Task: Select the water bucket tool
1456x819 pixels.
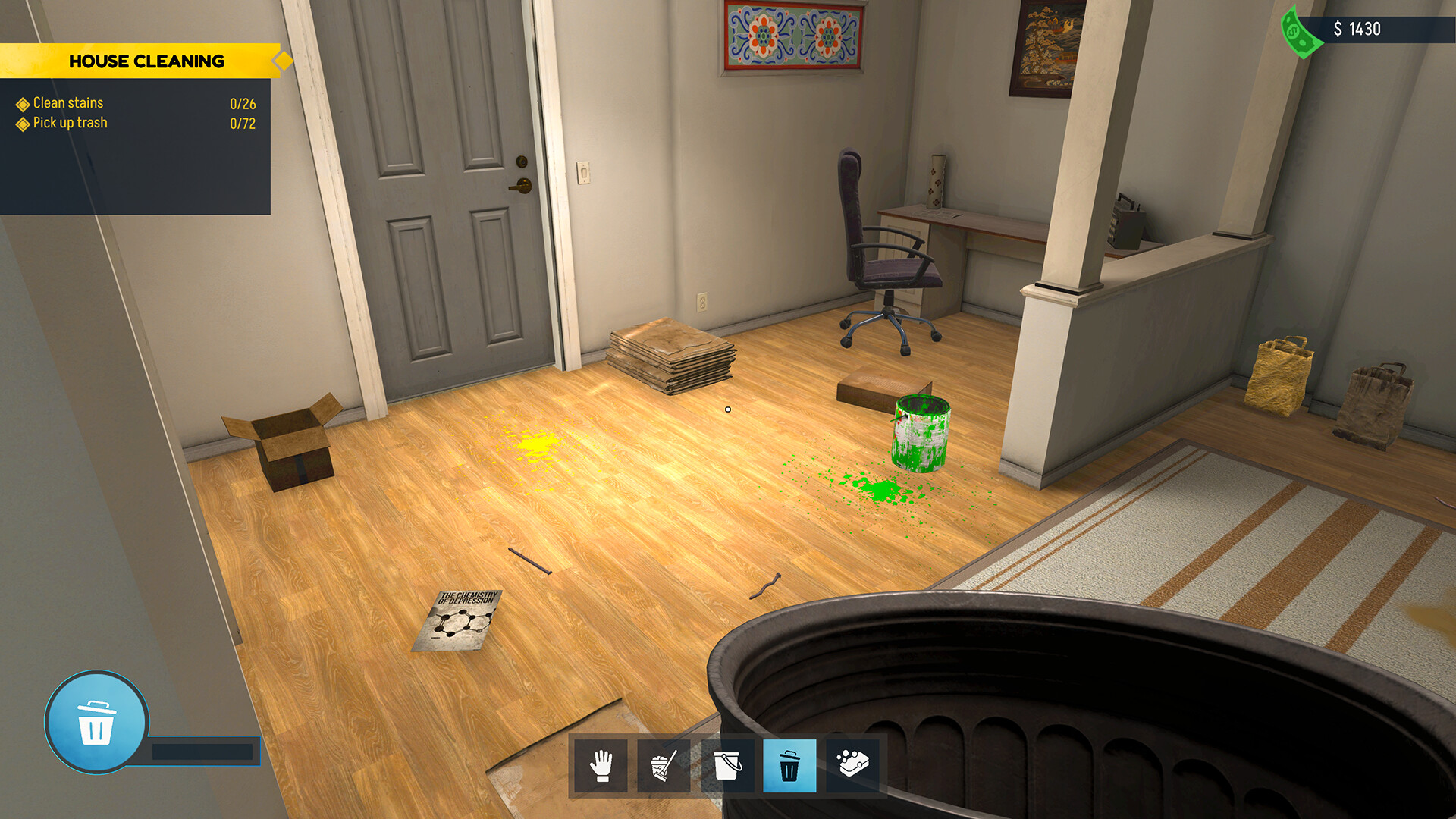Action: point(730,767)
